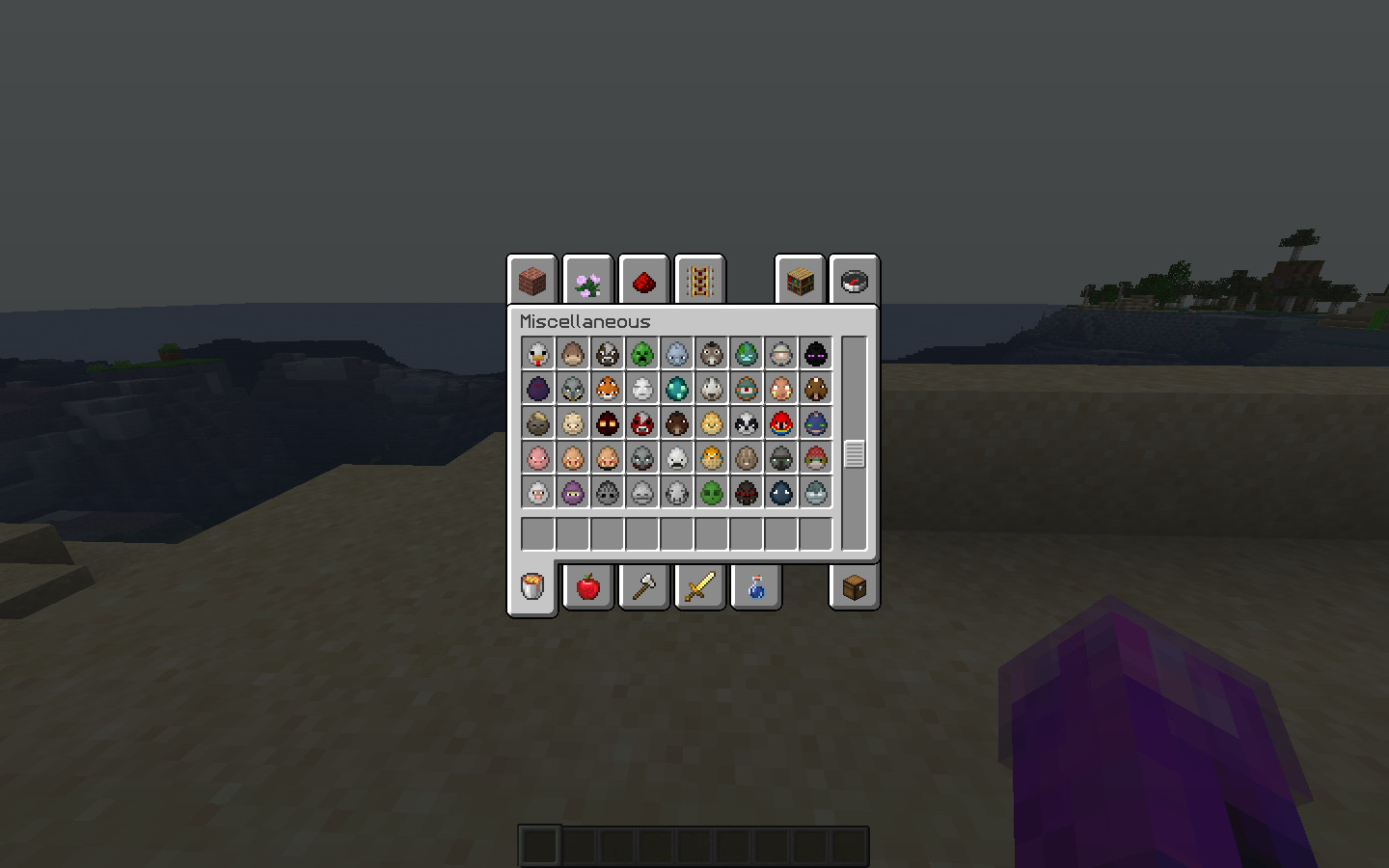1389x868 pixels.
Task: Switch to the Combat tab
Action: (x=700, y=586)
